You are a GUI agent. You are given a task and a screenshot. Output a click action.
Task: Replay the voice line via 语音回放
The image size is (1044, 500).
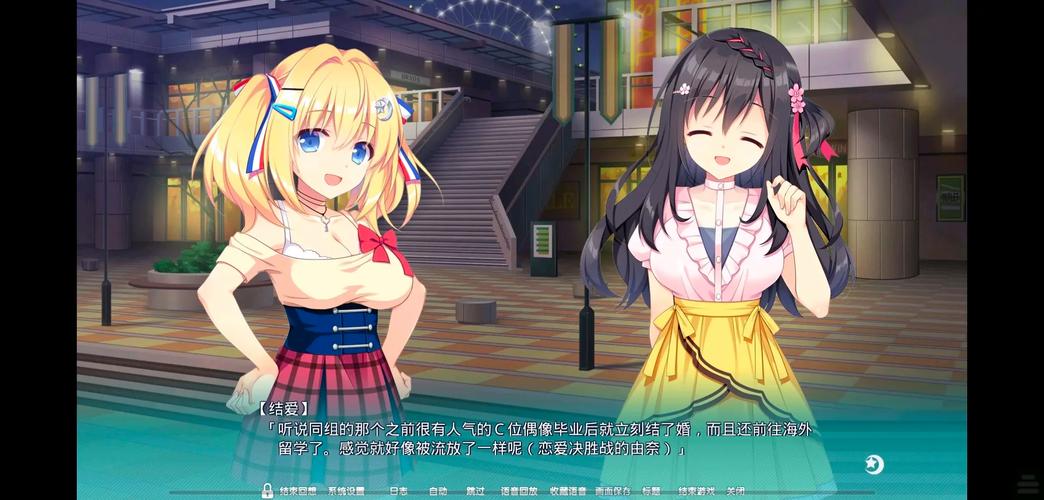(518, 492)
